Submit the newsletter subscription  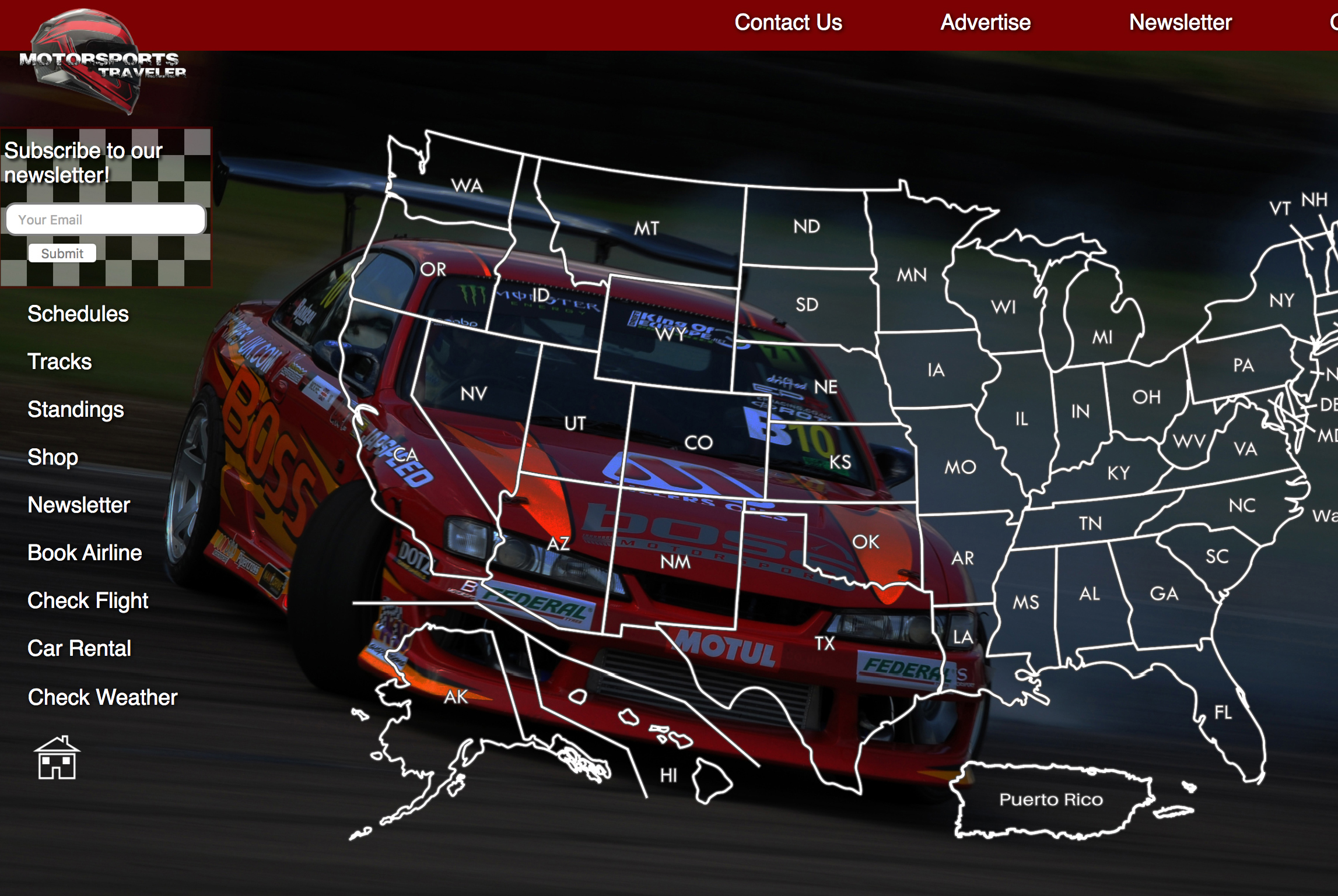62,254
